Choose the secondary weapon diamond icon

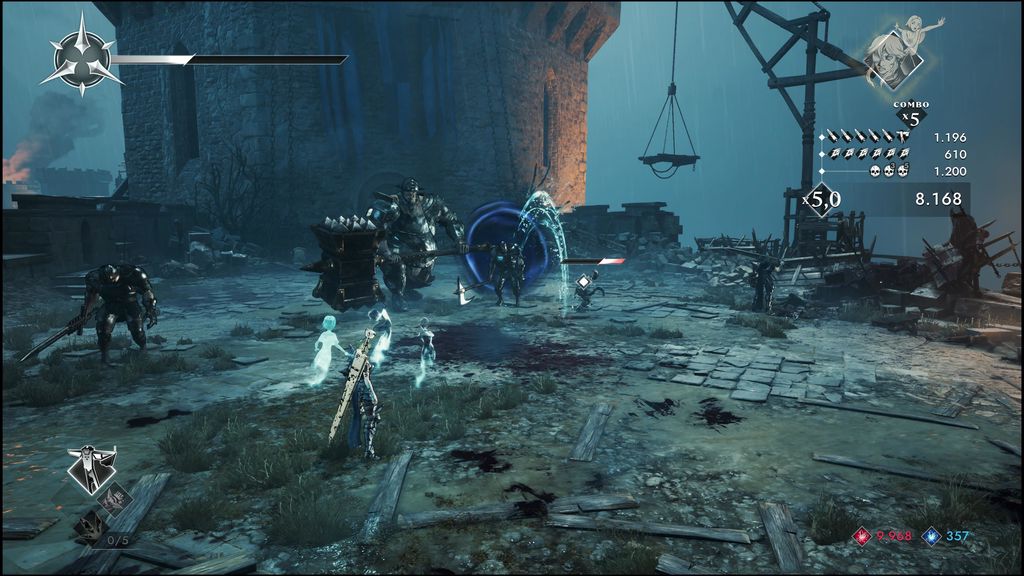(x=115, y=495)
